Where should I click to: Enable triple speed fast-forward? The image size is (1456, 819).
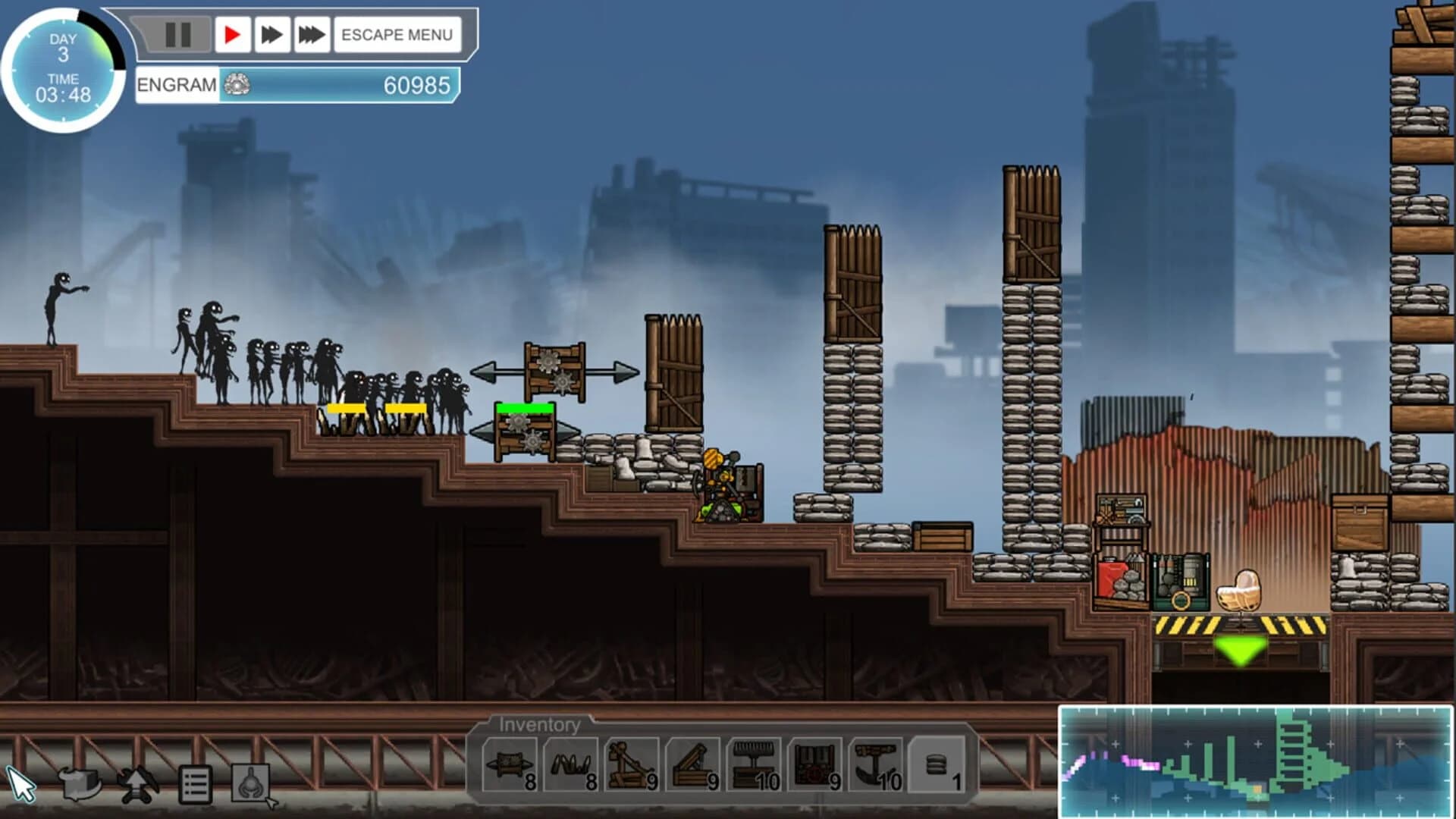311,33
